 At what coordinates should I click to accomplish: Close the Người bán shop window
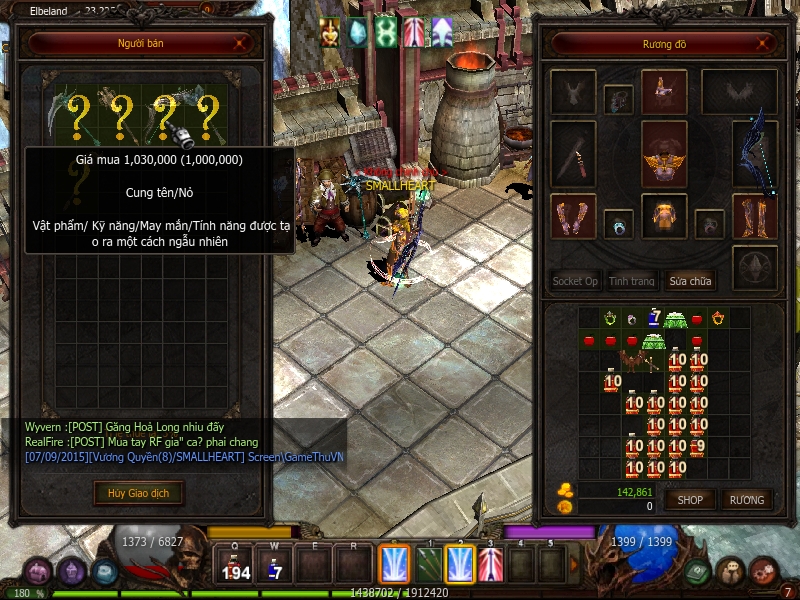(238, 44)
